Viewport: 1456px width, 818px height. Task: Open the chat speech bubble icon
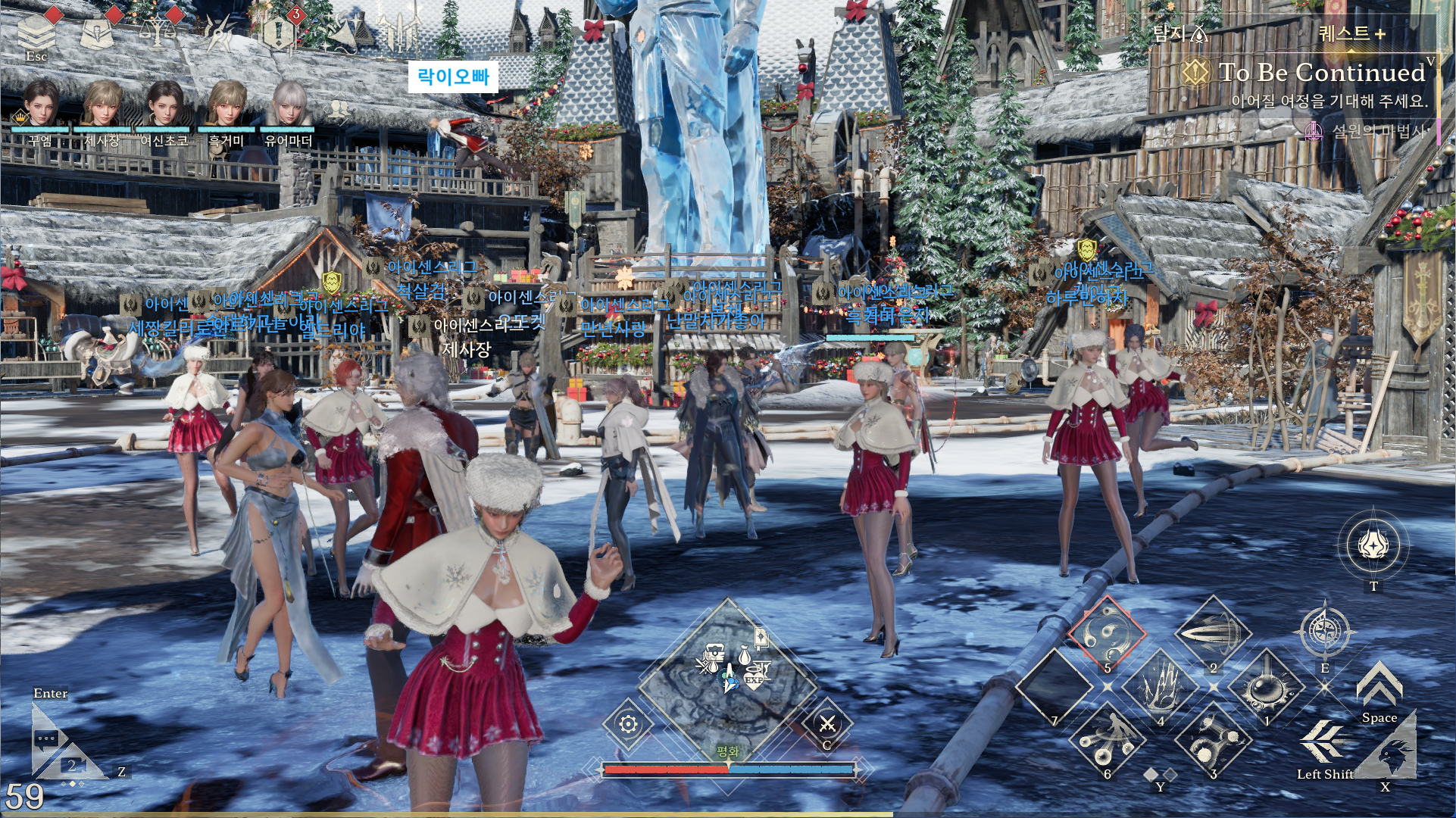[47, 738]
